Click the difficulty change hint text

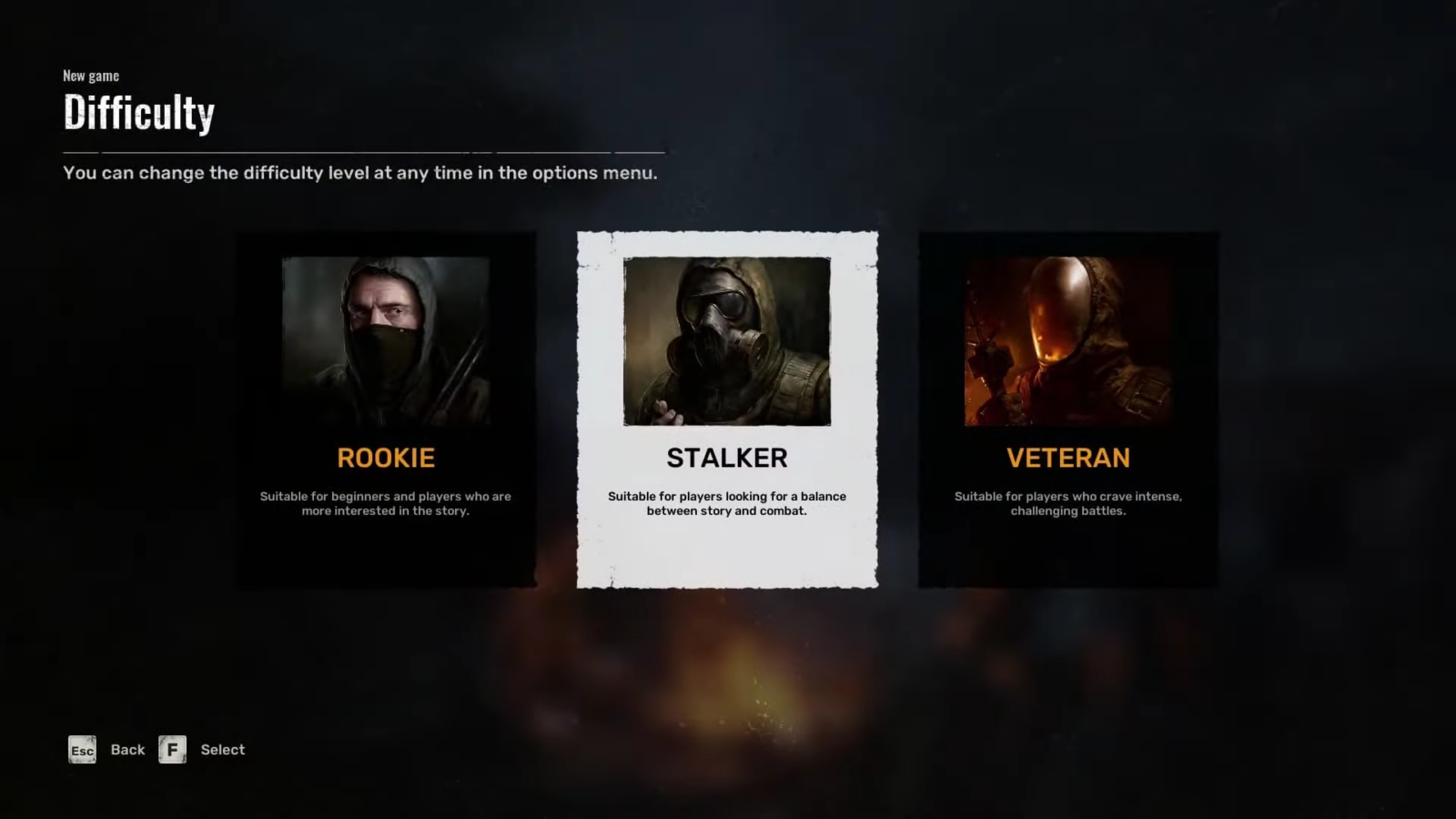(359, 173)
